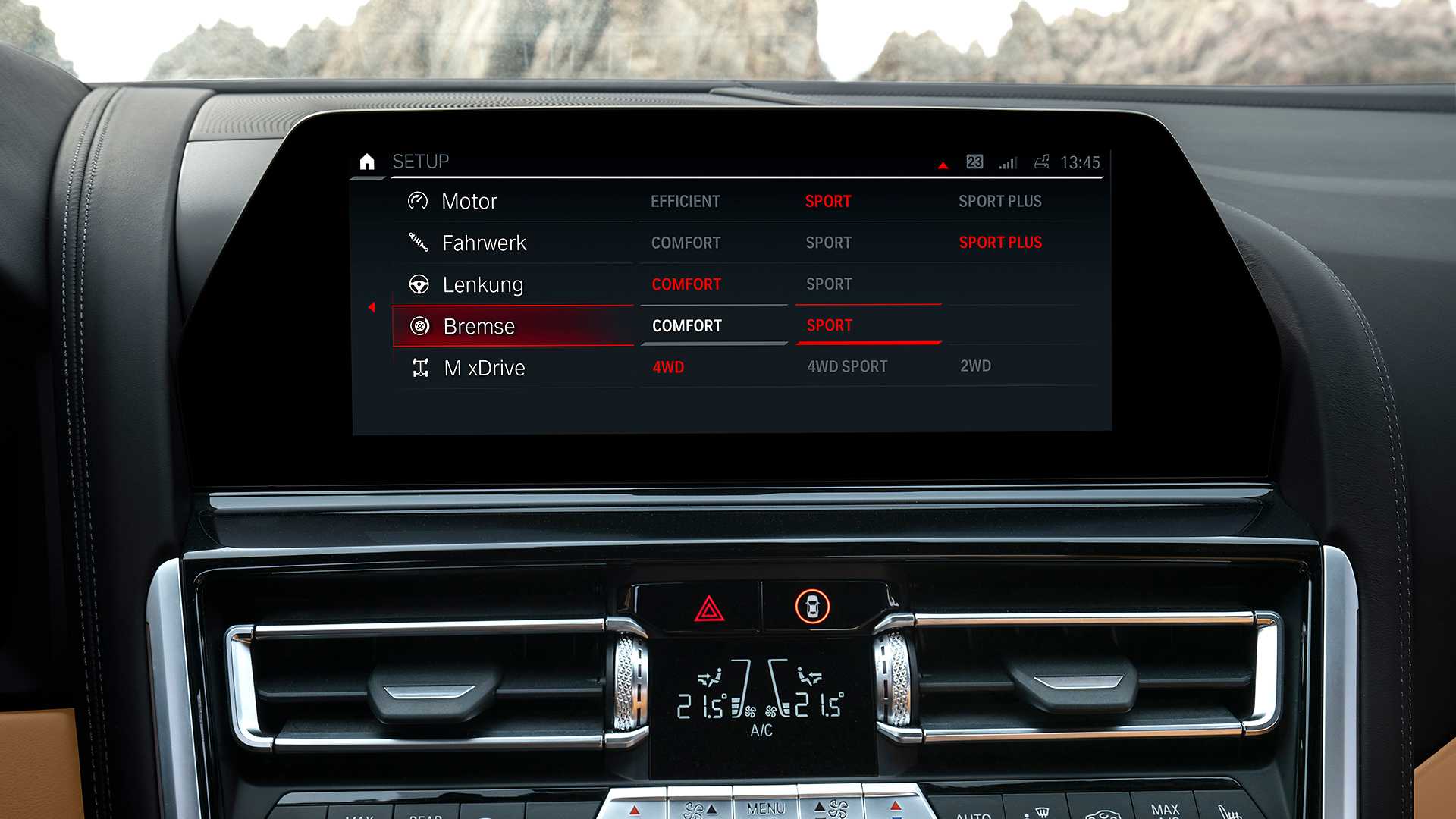Choose SPORT for Fahrwerk
The image size is (1456, 819).
(828, 243)
